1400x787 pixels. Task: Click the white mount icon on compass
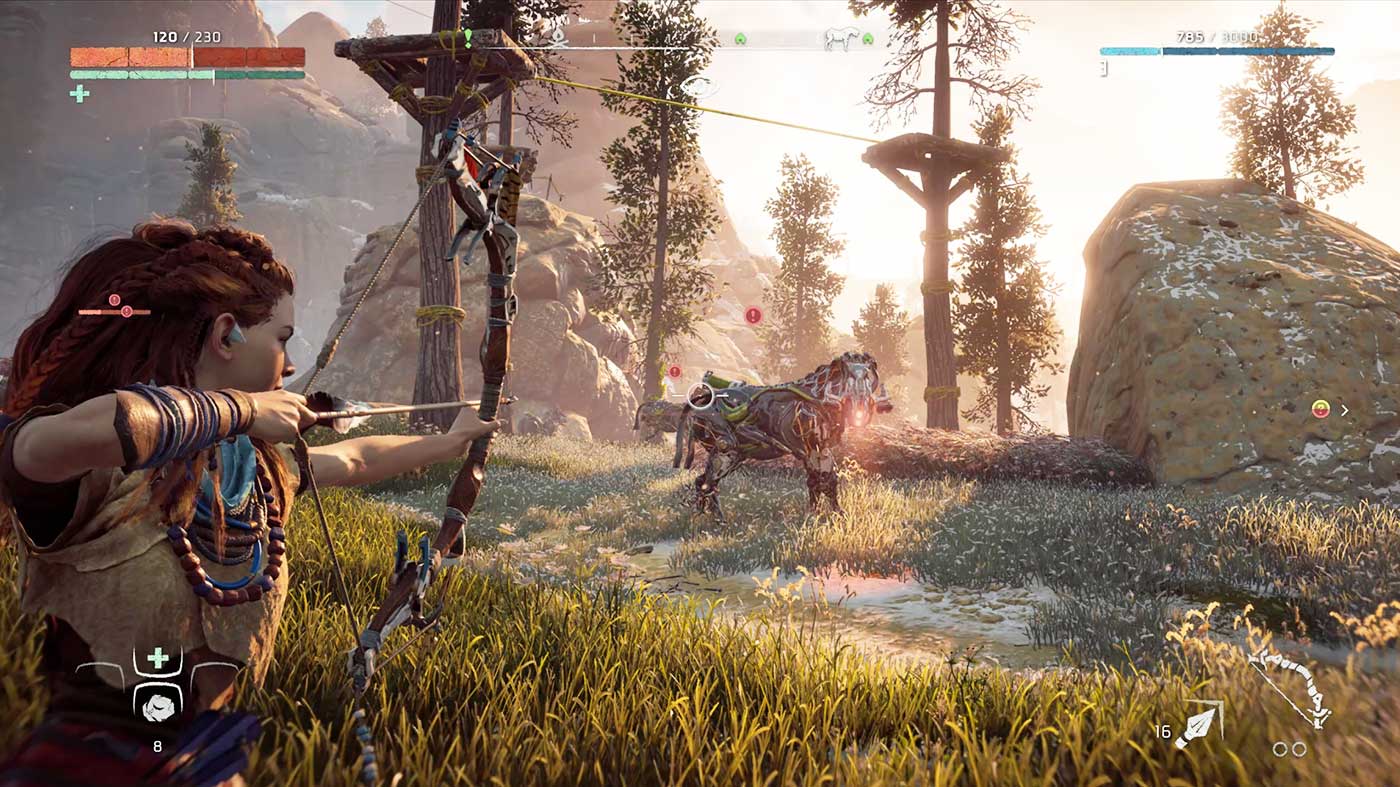click(840, 39)
